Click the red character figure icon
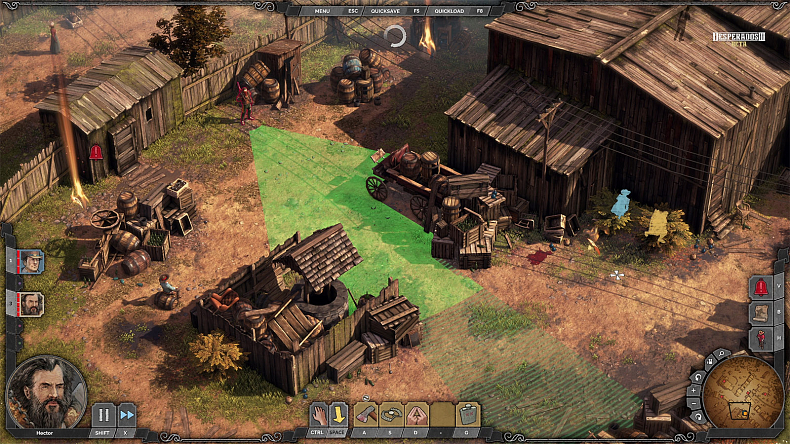This screenshot has width=790, height=444. click(760, 338)
